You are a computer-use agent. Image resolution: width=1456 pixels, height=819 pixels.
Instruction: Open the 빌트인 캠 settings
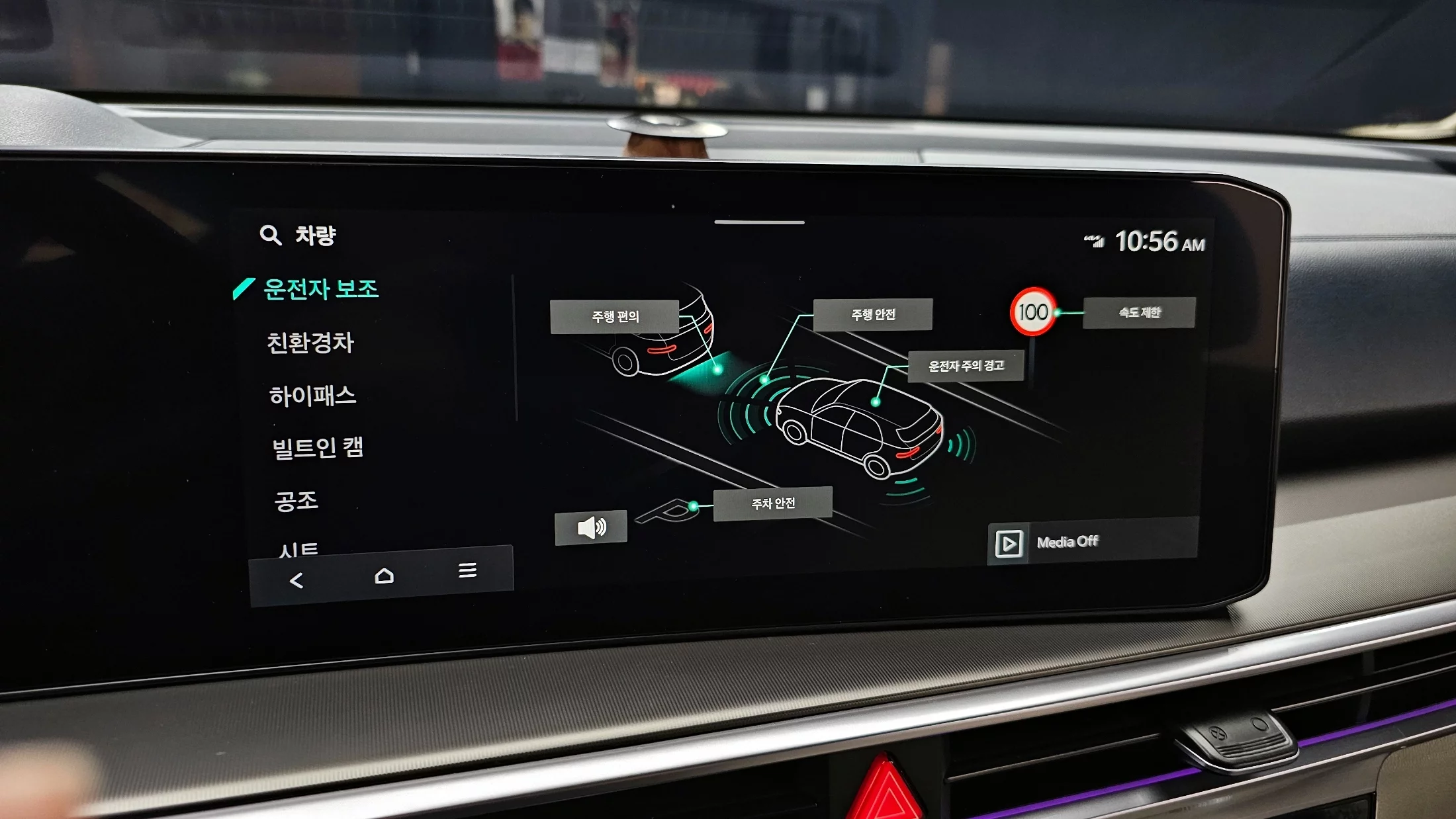click(x=318, y=448)
